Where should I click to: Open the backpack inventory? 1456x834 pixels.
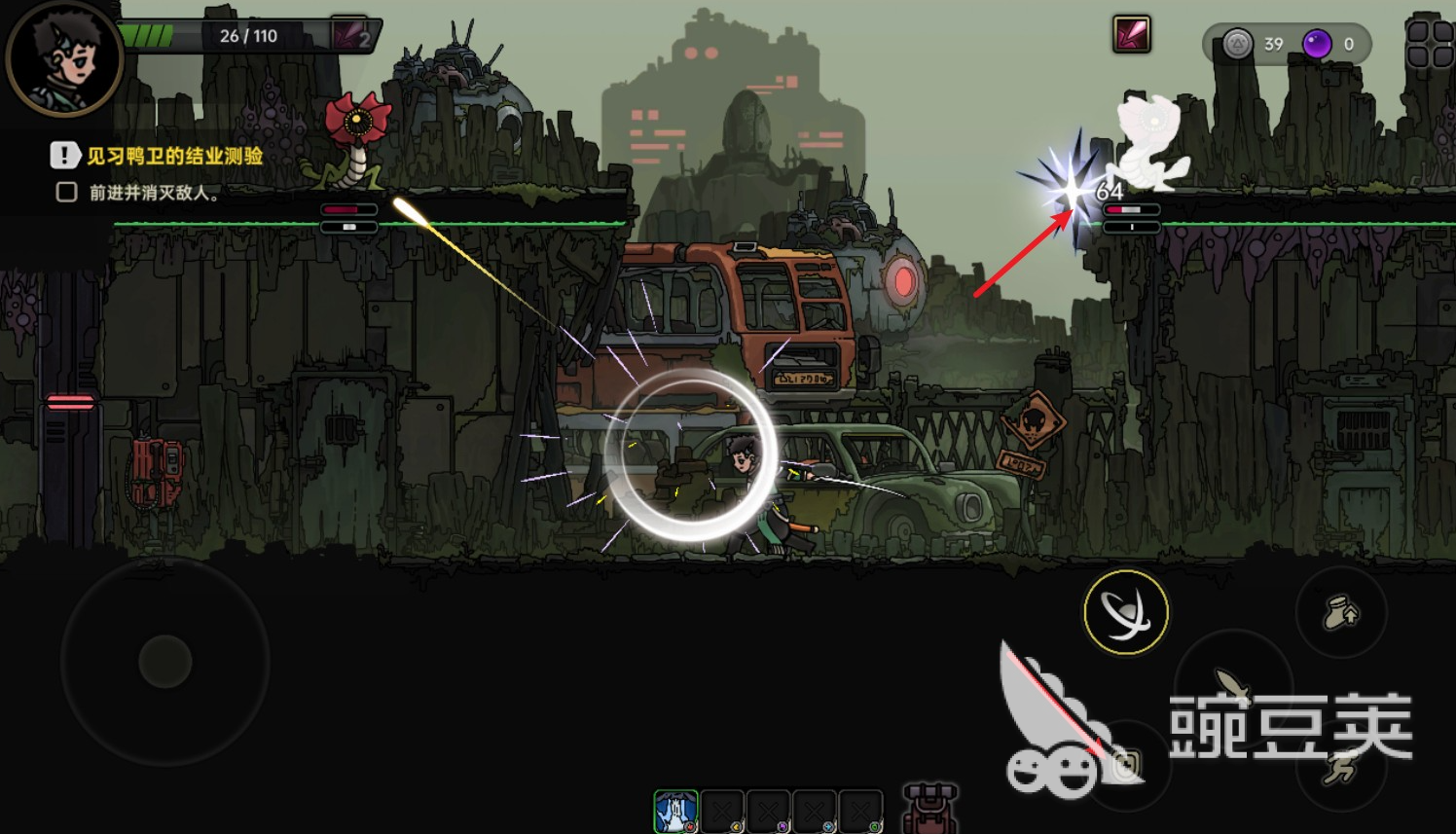coord(929,809)
